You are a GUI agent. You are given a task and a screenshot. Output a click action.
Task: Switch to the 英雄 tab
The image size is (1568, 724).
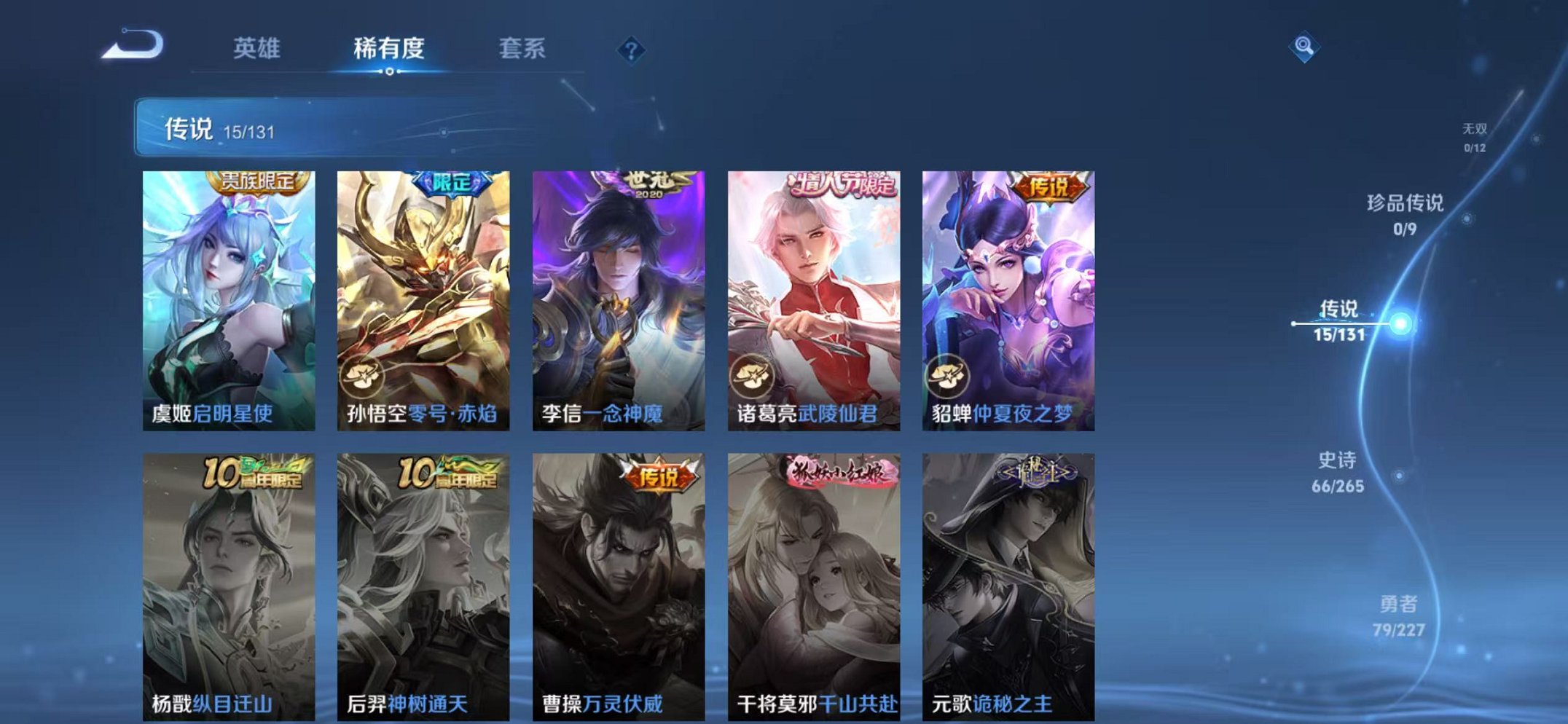tap(258, 48)
